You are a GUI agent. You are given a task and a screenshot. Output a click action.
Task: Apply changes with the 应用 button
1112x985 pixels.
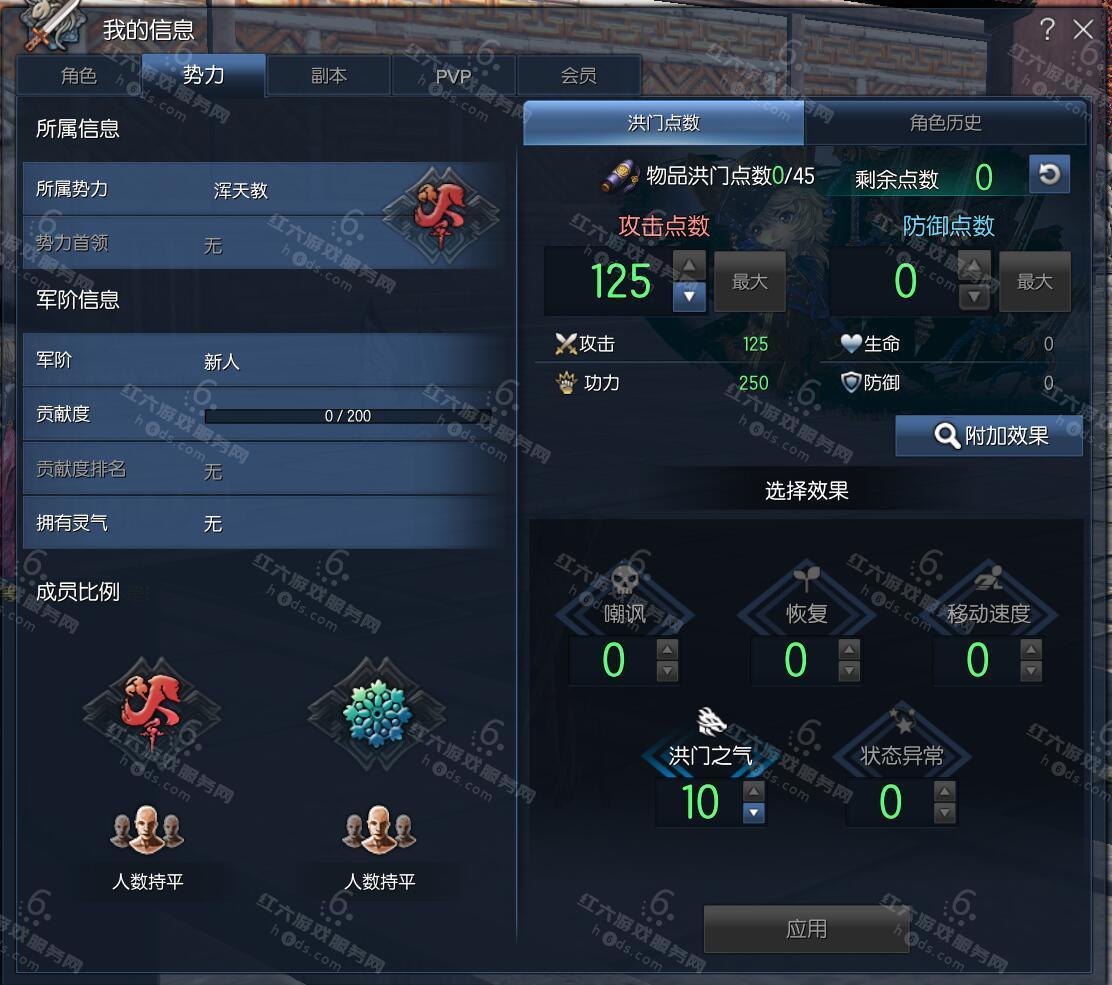806,929
